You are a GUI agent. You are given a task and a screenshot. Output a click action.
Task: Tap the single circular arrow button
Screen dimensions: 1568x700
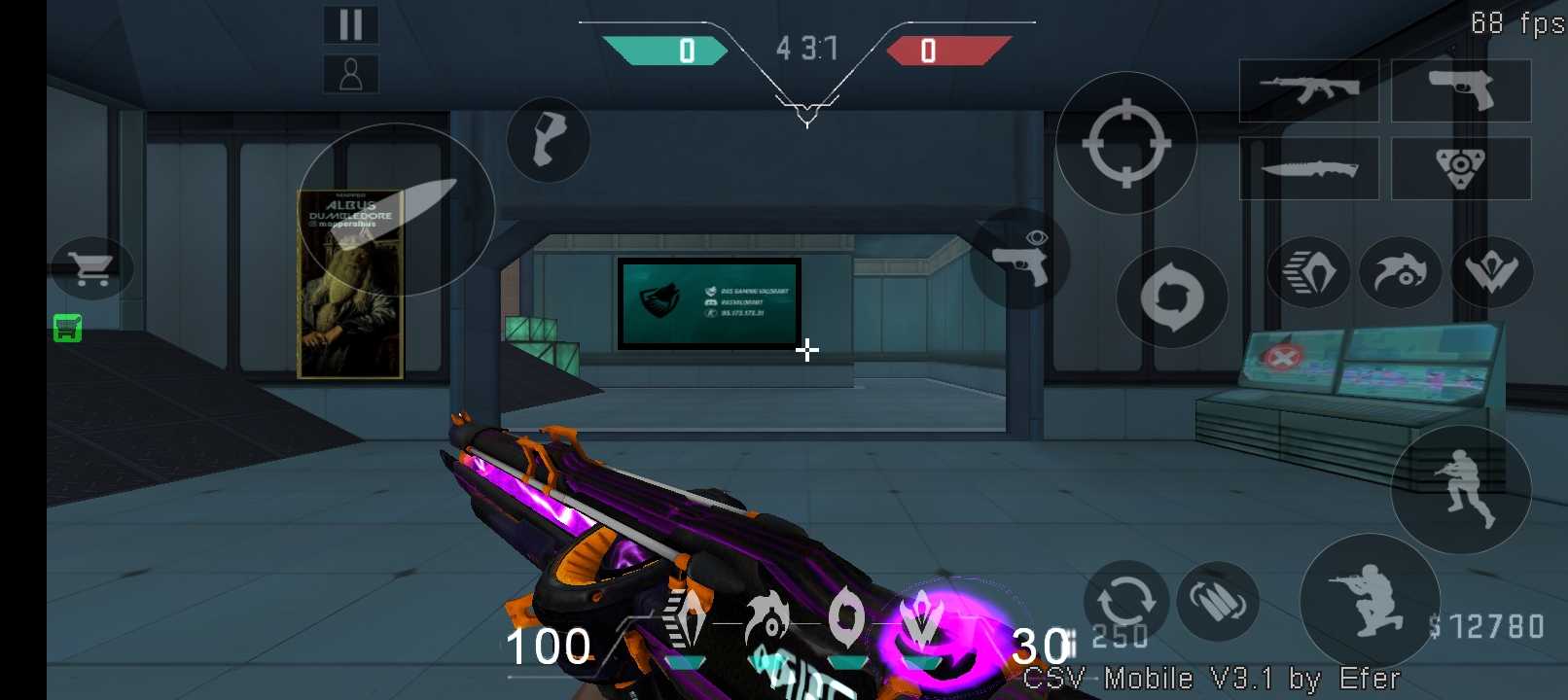coord(1171,297)
